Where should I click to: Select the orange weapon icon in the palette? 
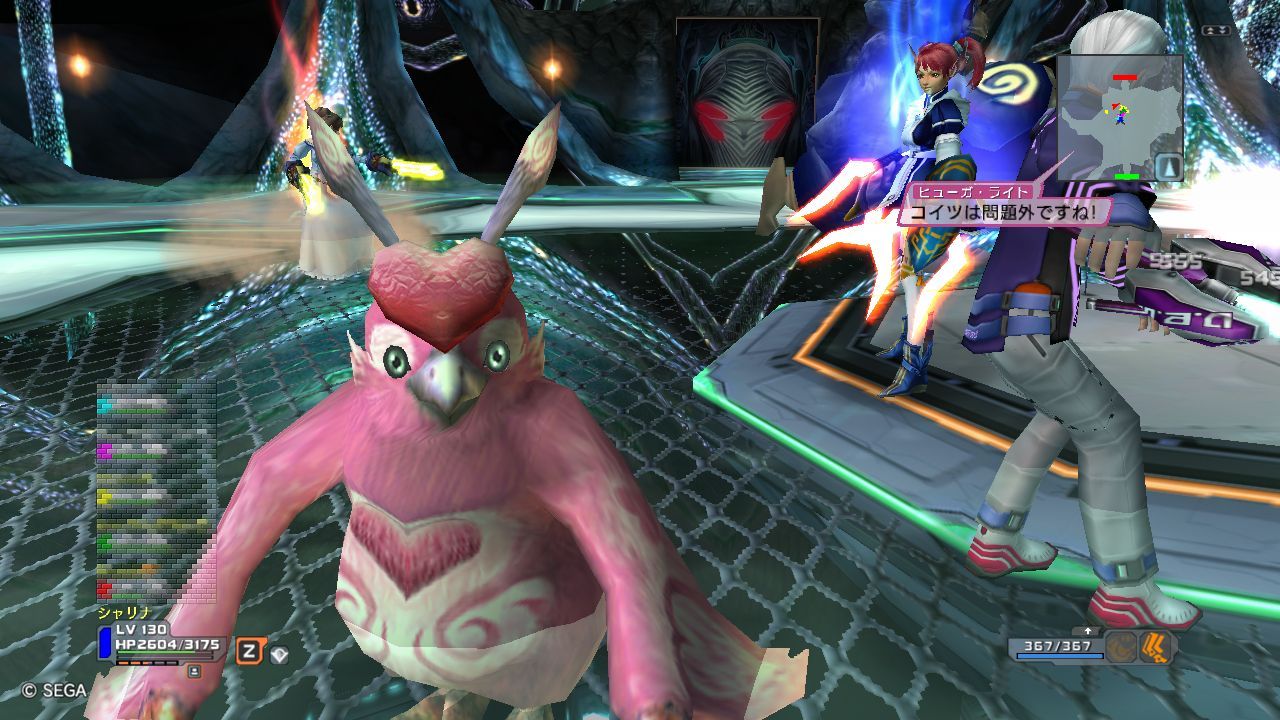(1155, 647)
